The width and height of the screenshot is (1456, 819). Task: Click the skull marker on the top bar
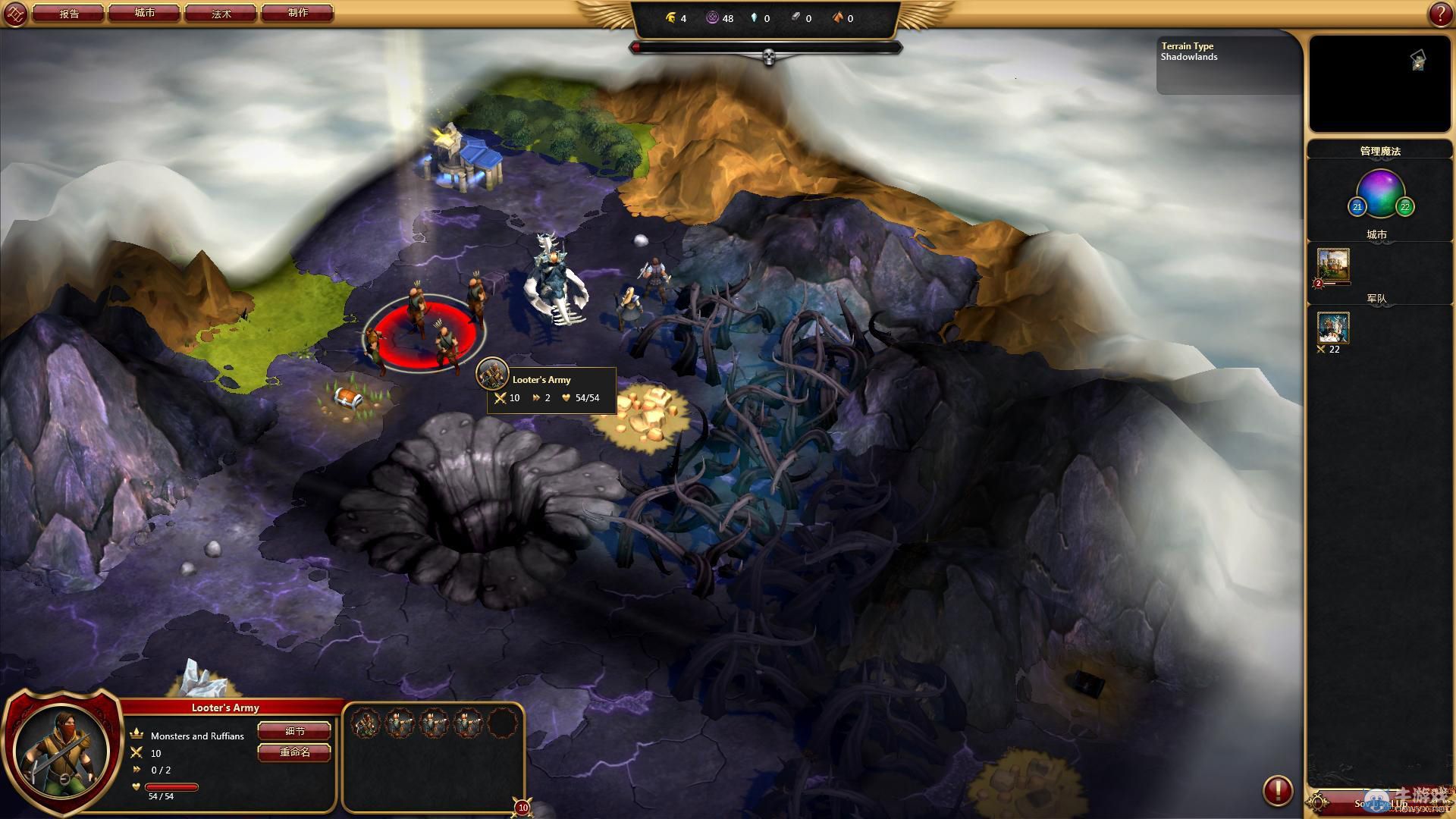tap(768, 57)
